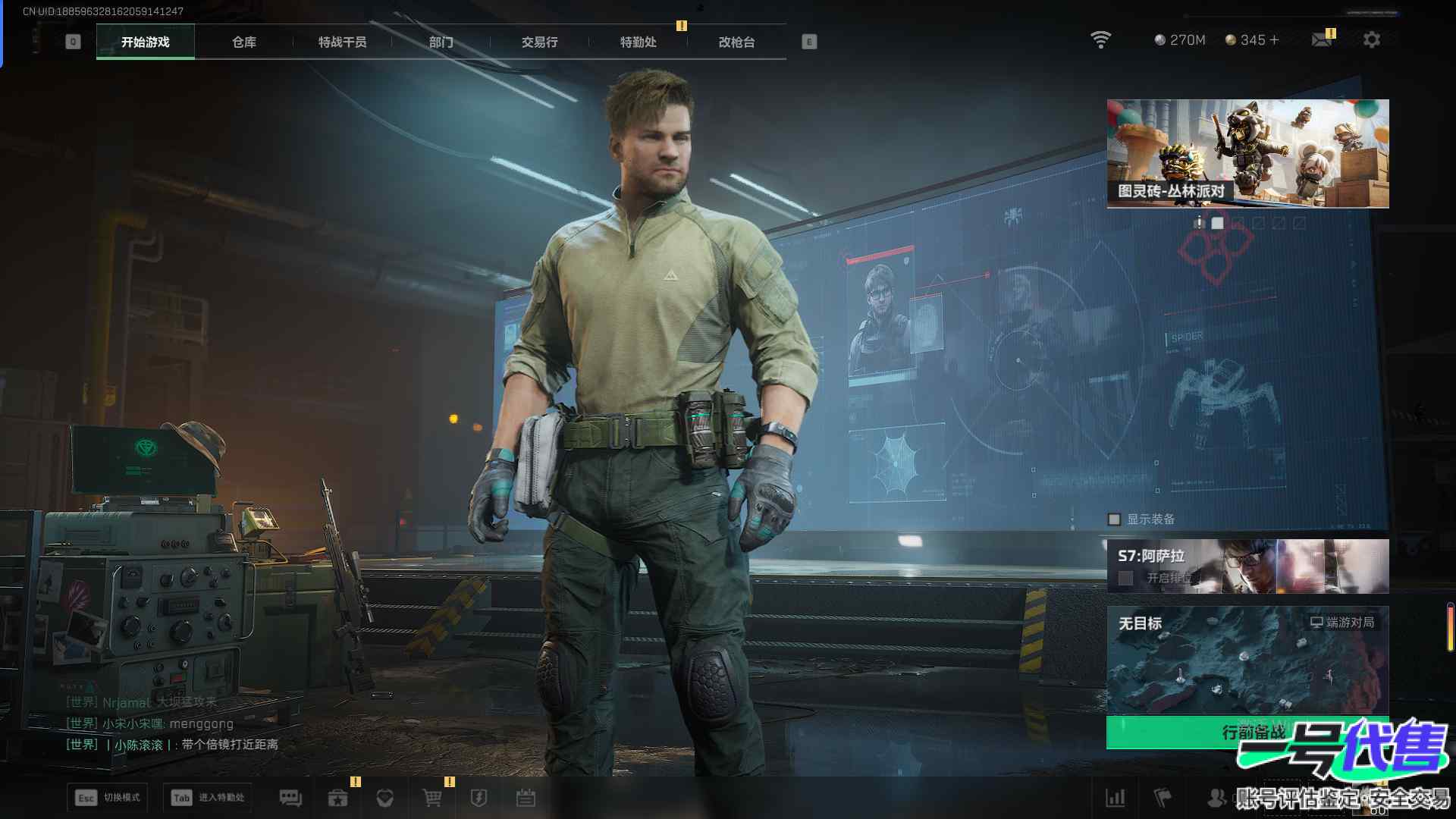
Task: Click the 开始游戏 start game tab
Action: click(x=145, y=42)
